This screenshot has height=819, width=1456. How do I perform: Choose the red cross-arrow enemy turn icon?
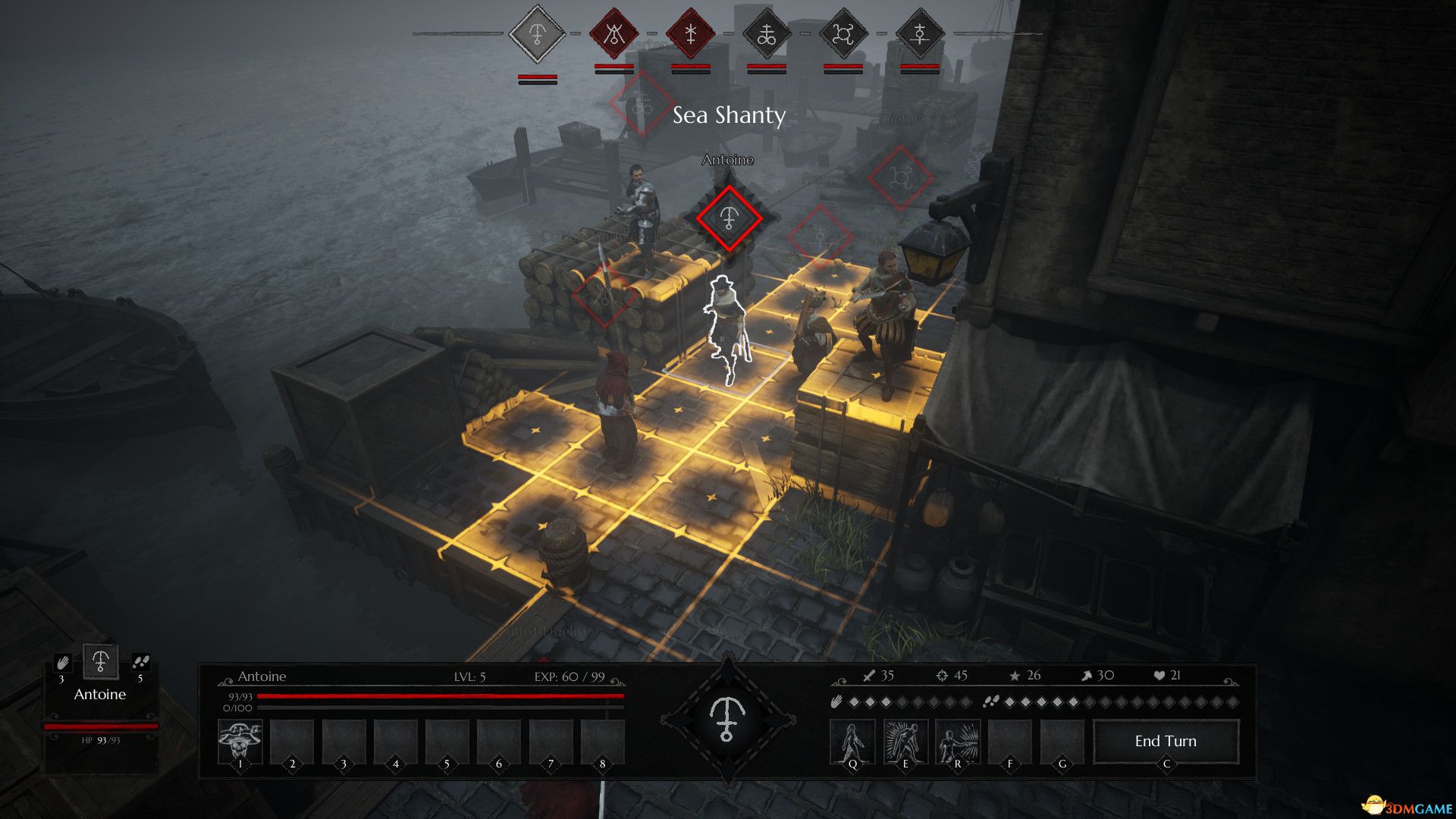(x=691, y=34)
